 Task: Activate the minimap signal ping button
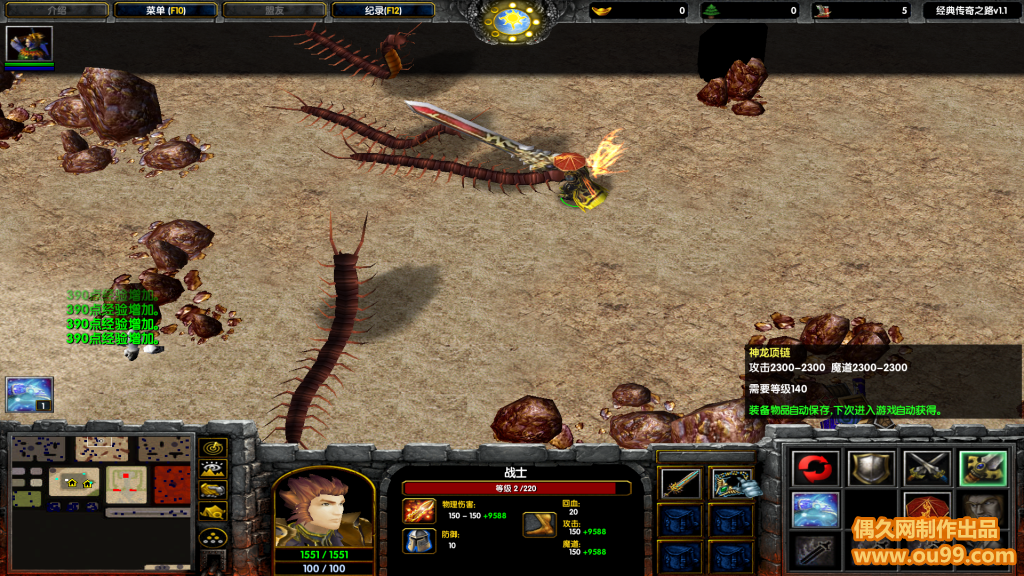213,447
